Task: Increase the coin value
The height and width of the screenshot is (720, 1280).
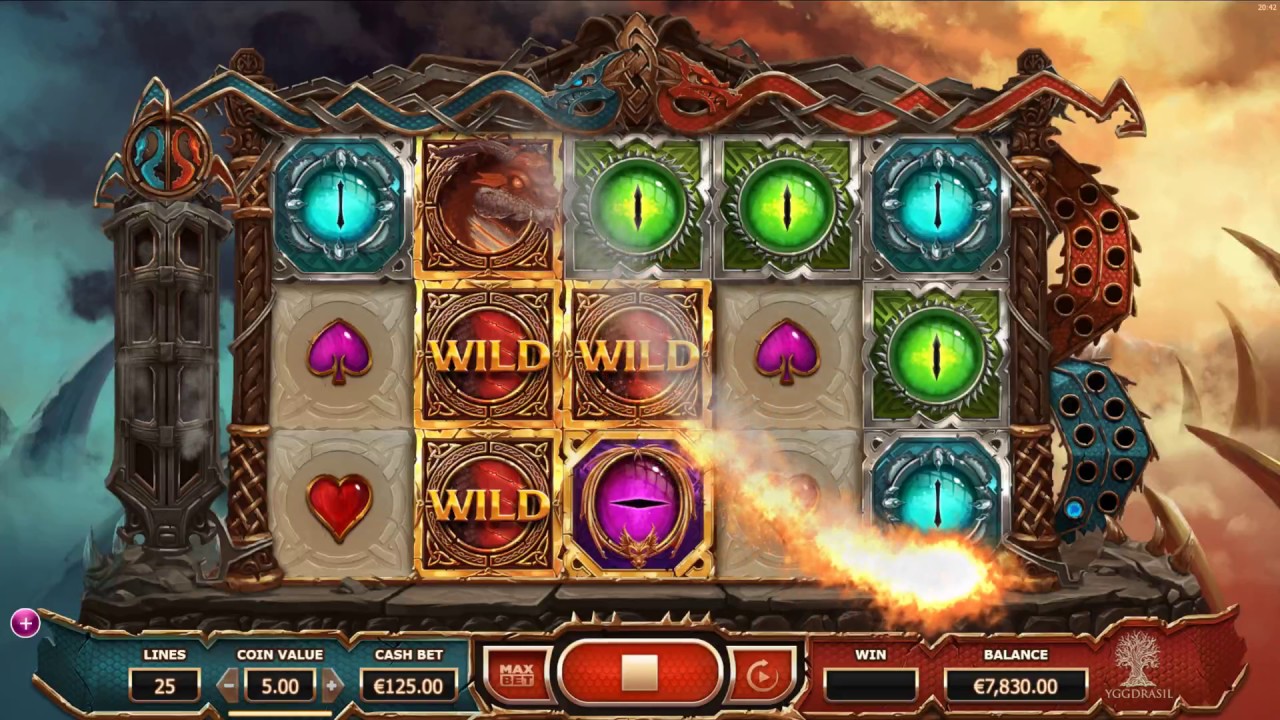Action: coord(332,686)
